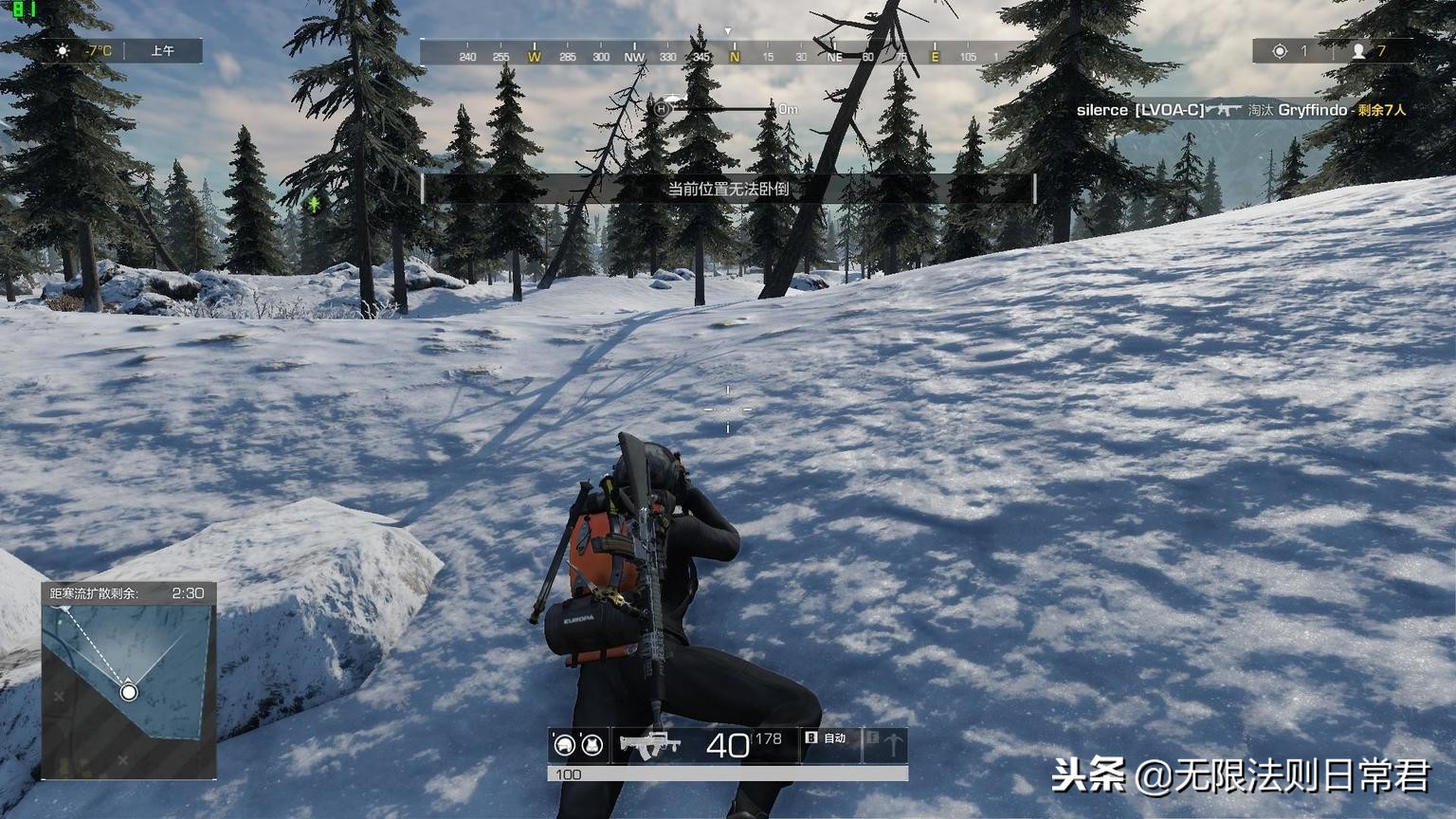1456x819 pixels.
Task: Click the sun weather icon next to -7°C
Action: point(64,51)
